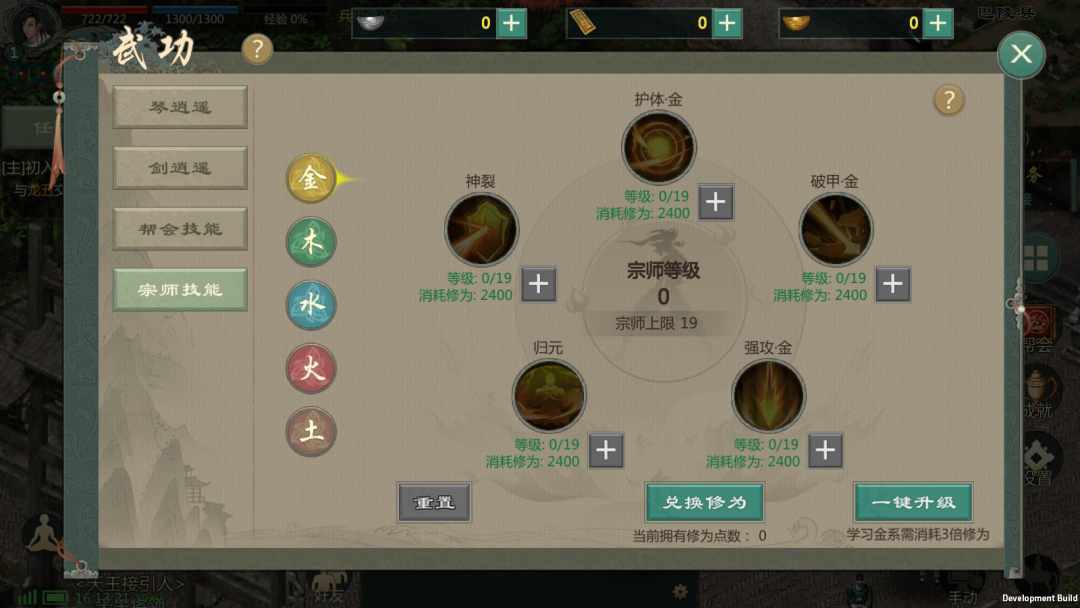Pick the 金 metal element orb
Viewport: 1080px width, 608px height.
pos(311,180)
